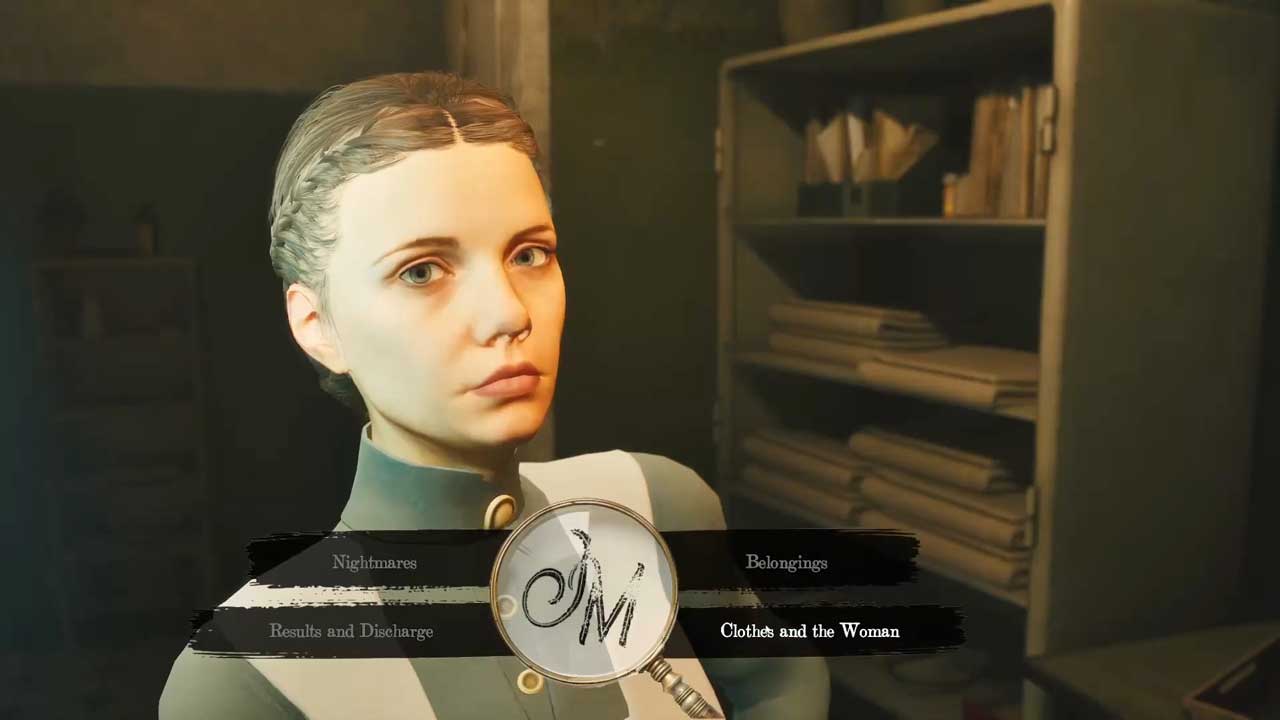Ask about Nightmares
1280x720 pixels.
point(374,562)
